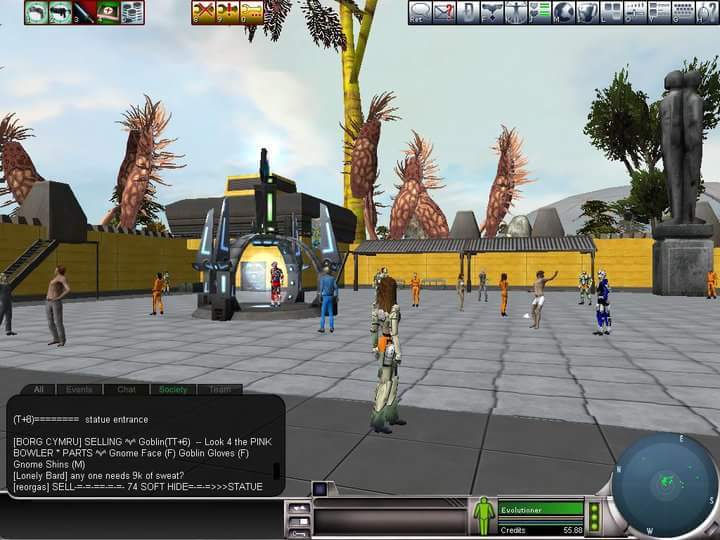Click the radar minimap
Viewport: 720px width, 540px height.
(665, 485)
